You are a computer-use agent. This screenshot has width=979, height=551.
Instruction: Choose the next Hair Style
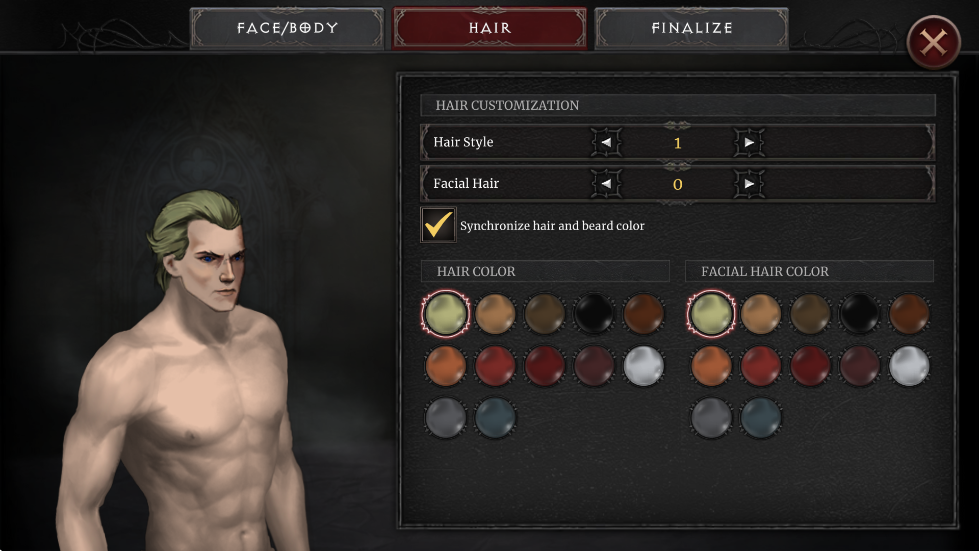pos(749,142)
